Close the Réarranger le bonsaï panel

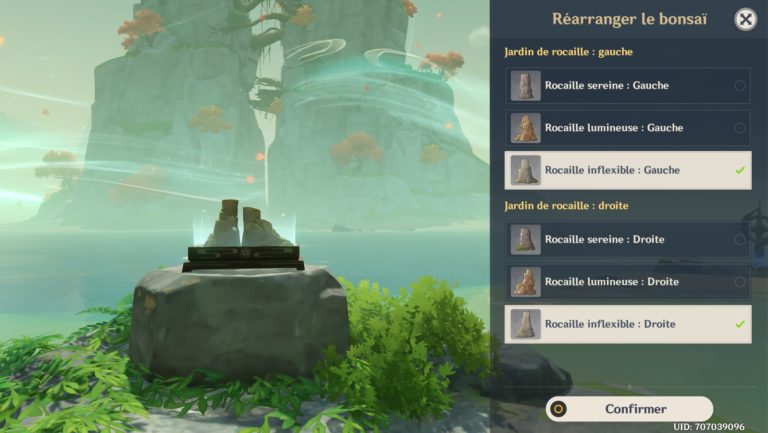[745, 19]
